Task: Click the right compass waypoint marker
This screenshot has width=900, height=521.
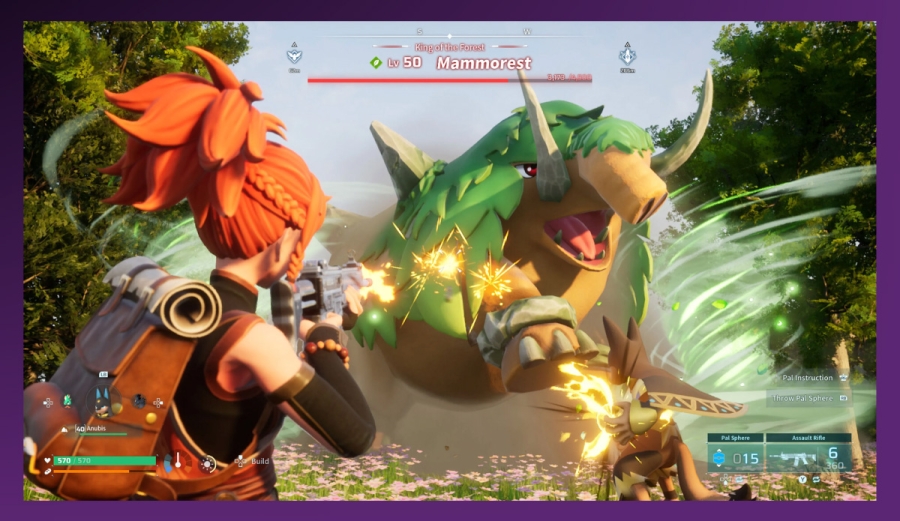Action: (x=627, y=54)
